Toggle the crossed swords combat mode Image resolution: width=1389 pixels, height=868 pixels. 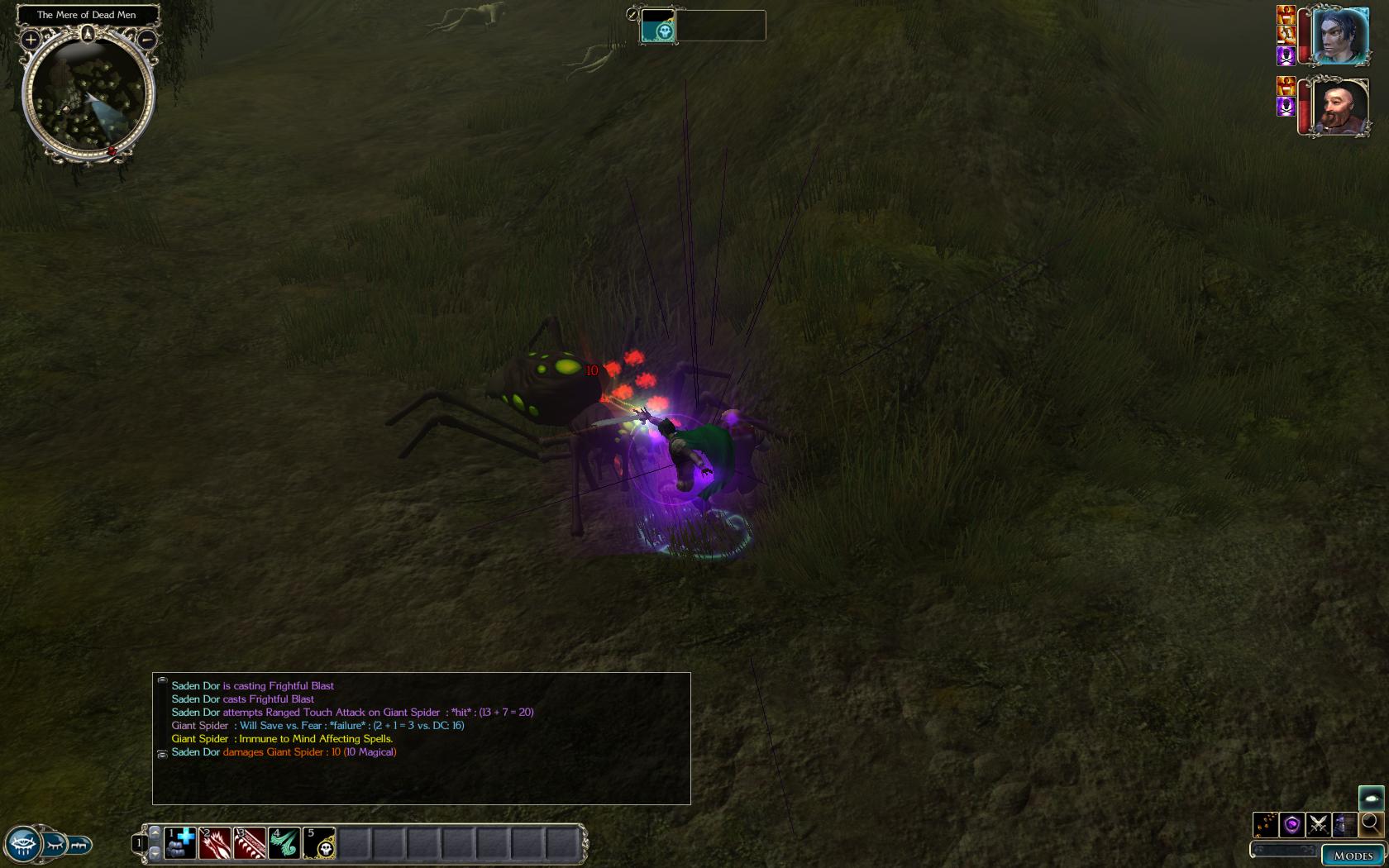coord(1319,824)
